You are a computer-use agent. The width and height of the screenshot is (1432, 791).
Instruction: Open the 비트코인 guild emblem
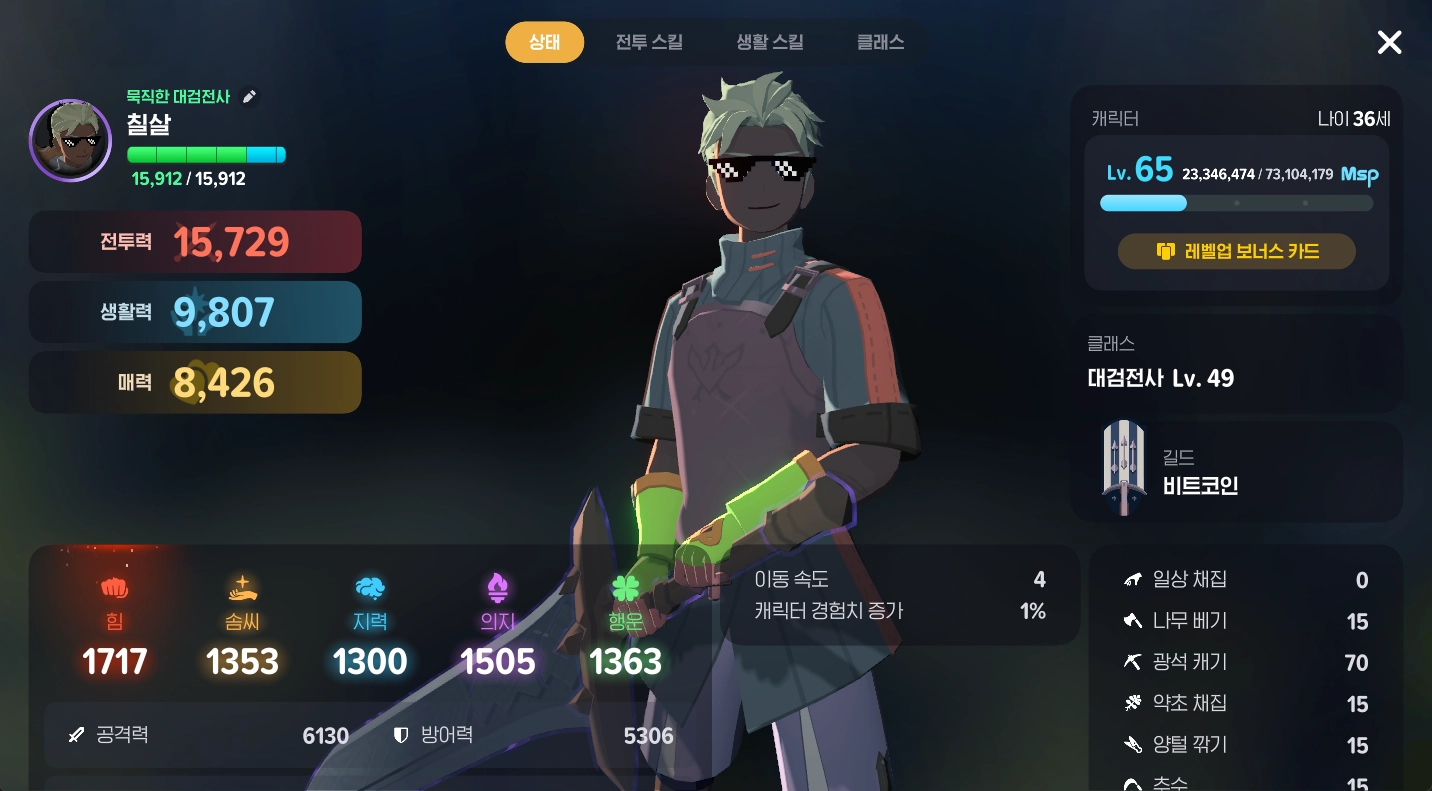pos(1123,468)
